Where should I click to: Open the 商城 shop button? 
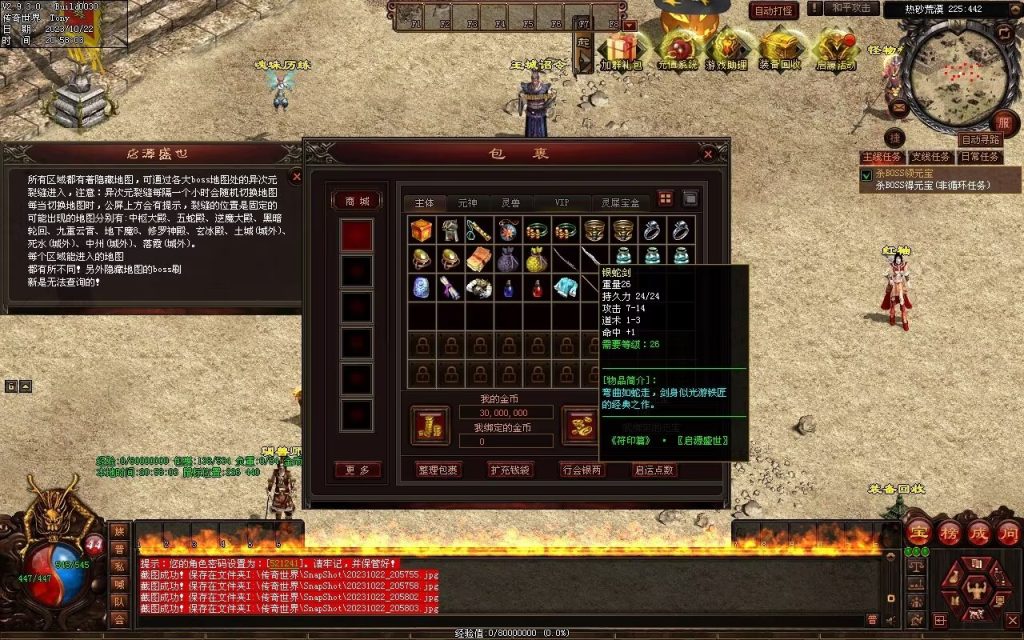pyautogui.click(x=357, y=201)
